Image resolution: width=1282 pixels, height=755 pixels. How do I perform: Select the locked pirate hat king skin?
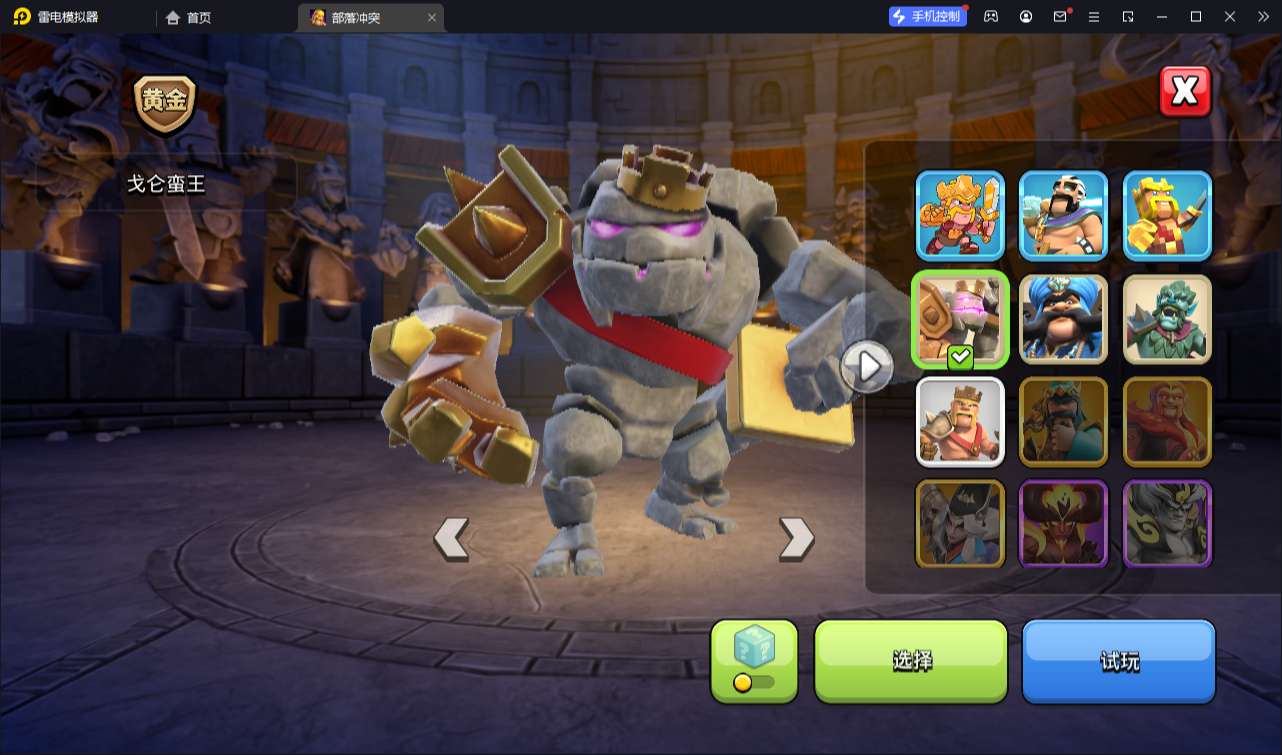click(x=960, y=524)
